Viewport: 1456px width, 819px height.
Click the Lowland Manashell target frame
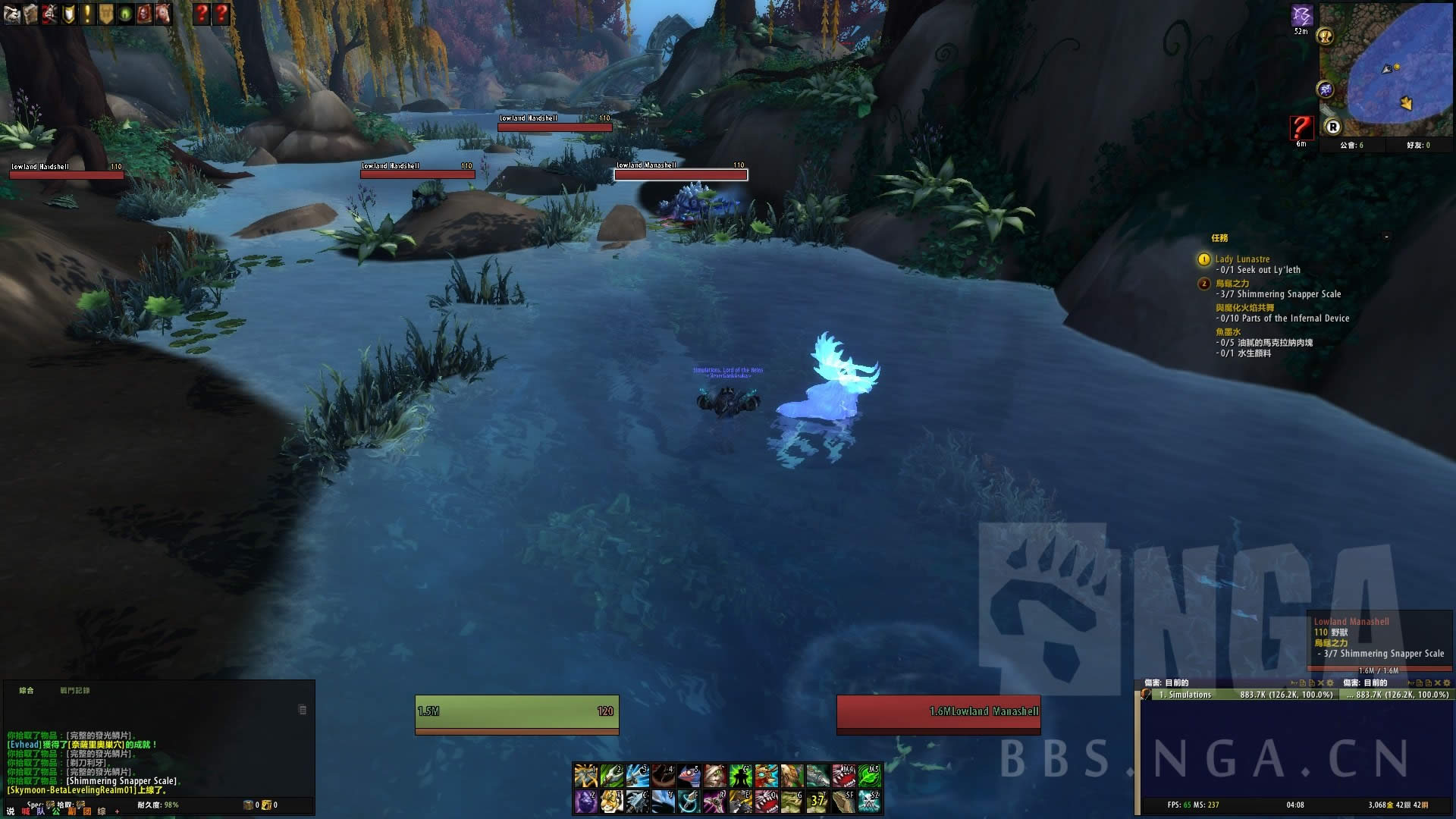click(x=938, y=712)
